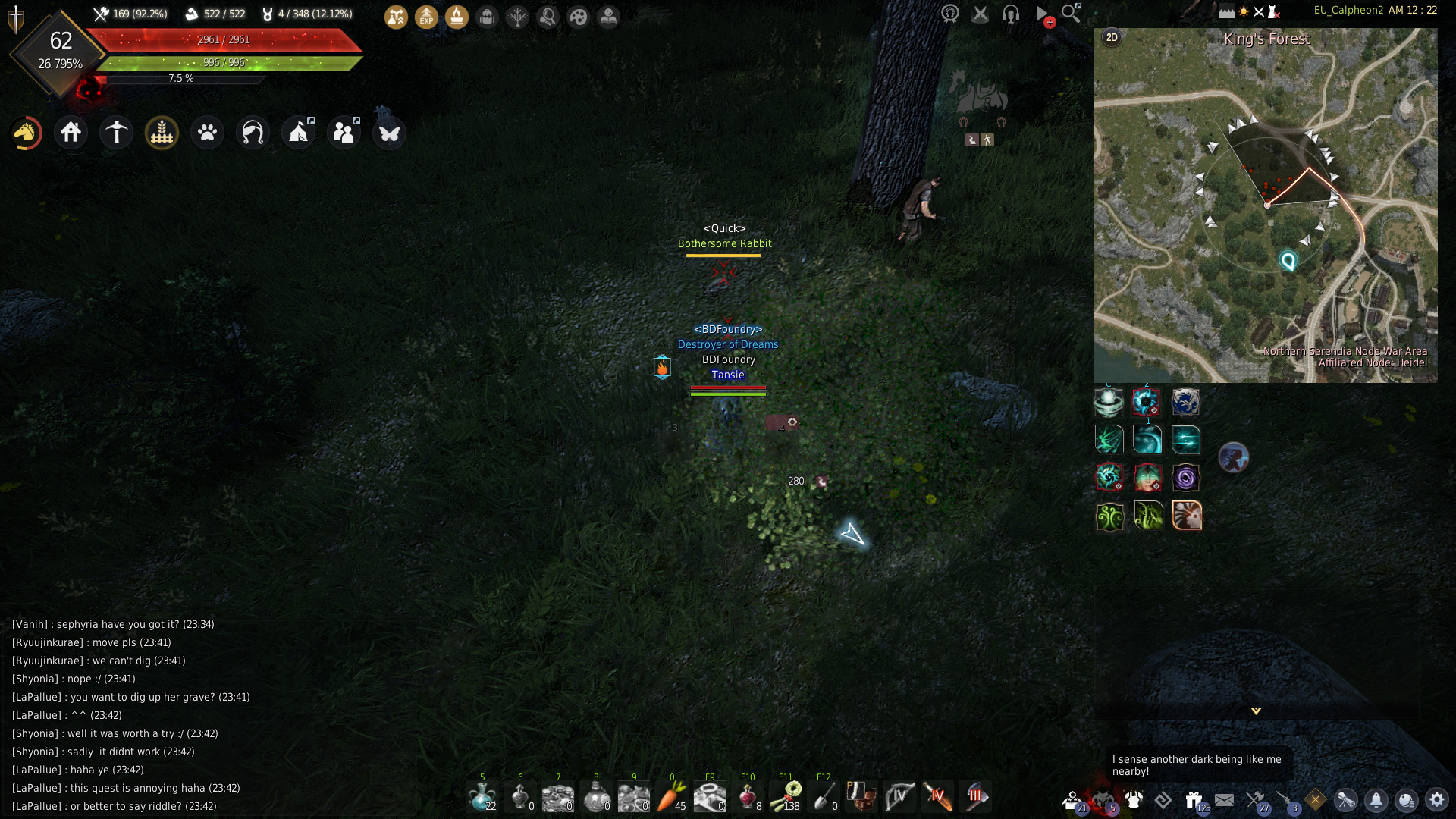Open the bell notifications icon
The height and width of the screenshot is (819, 1456).
pos(1376,800)
